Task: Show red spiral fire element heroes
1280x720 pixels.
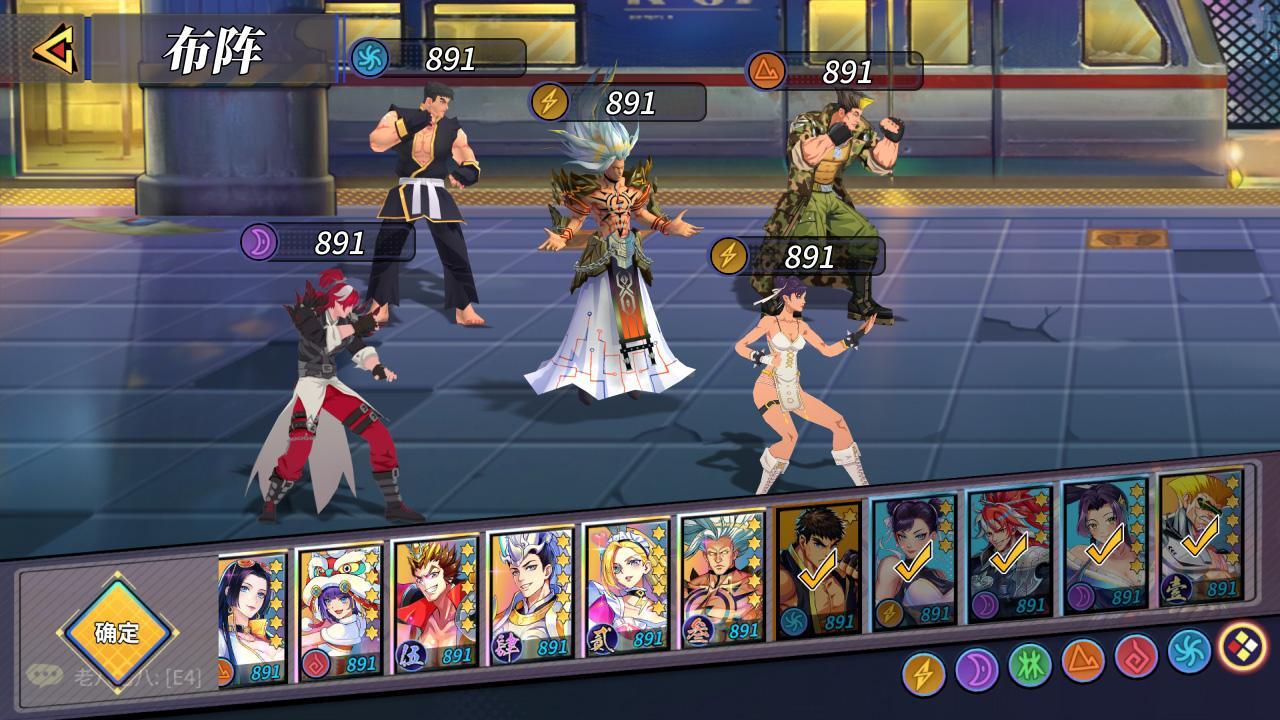Action: (1136, 656)
